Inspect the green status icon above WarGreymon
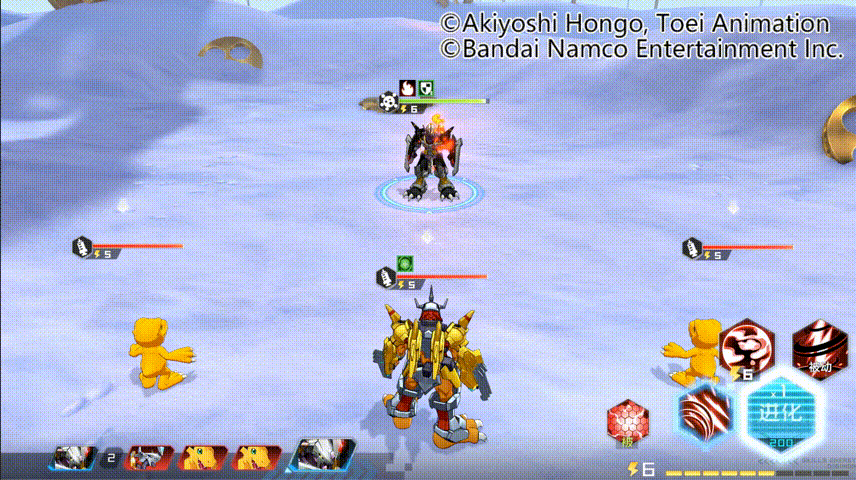Image resolution: width=856 pixels, height=480 pixels. 405,264
